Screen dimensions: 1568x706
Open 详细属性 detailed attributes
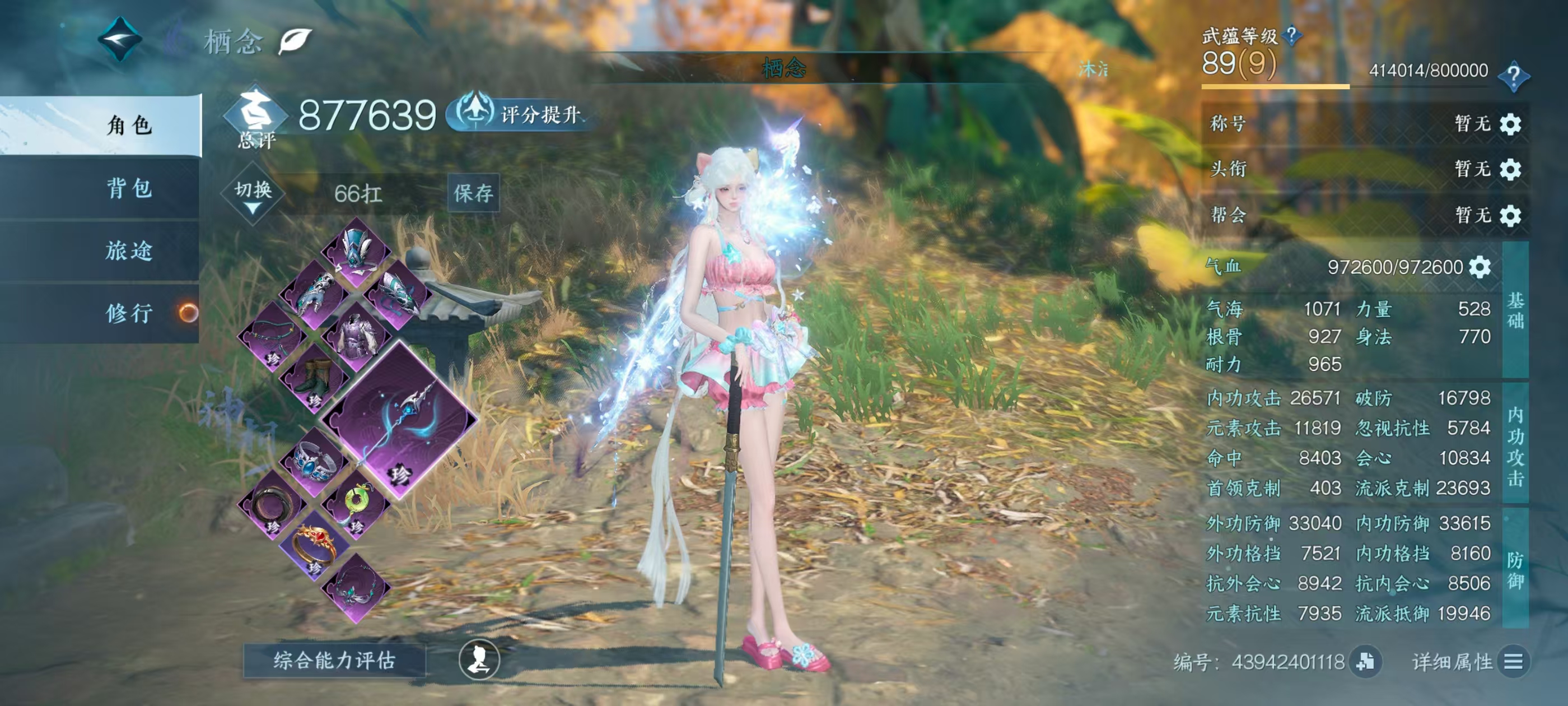click(x=1513, y=662)
